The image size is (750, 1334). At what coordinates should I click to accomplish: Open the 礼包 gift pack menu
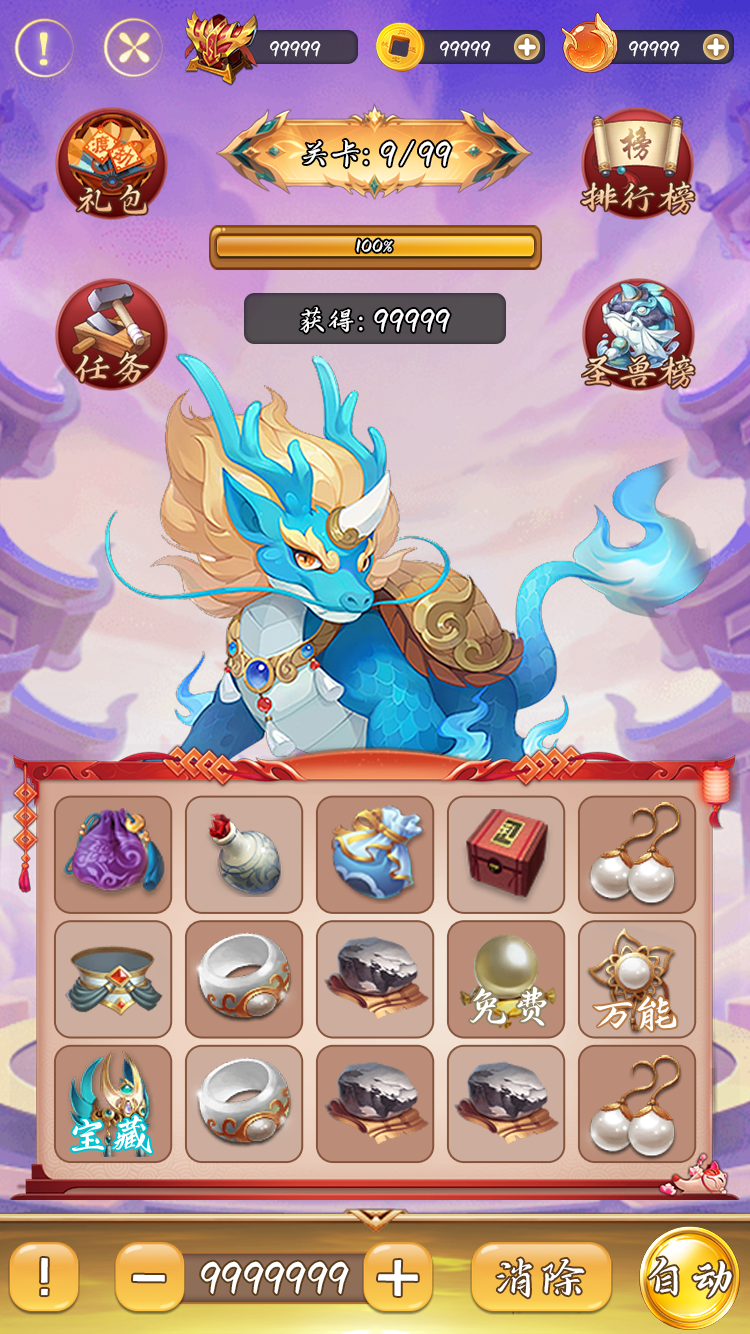click(111, 162)
